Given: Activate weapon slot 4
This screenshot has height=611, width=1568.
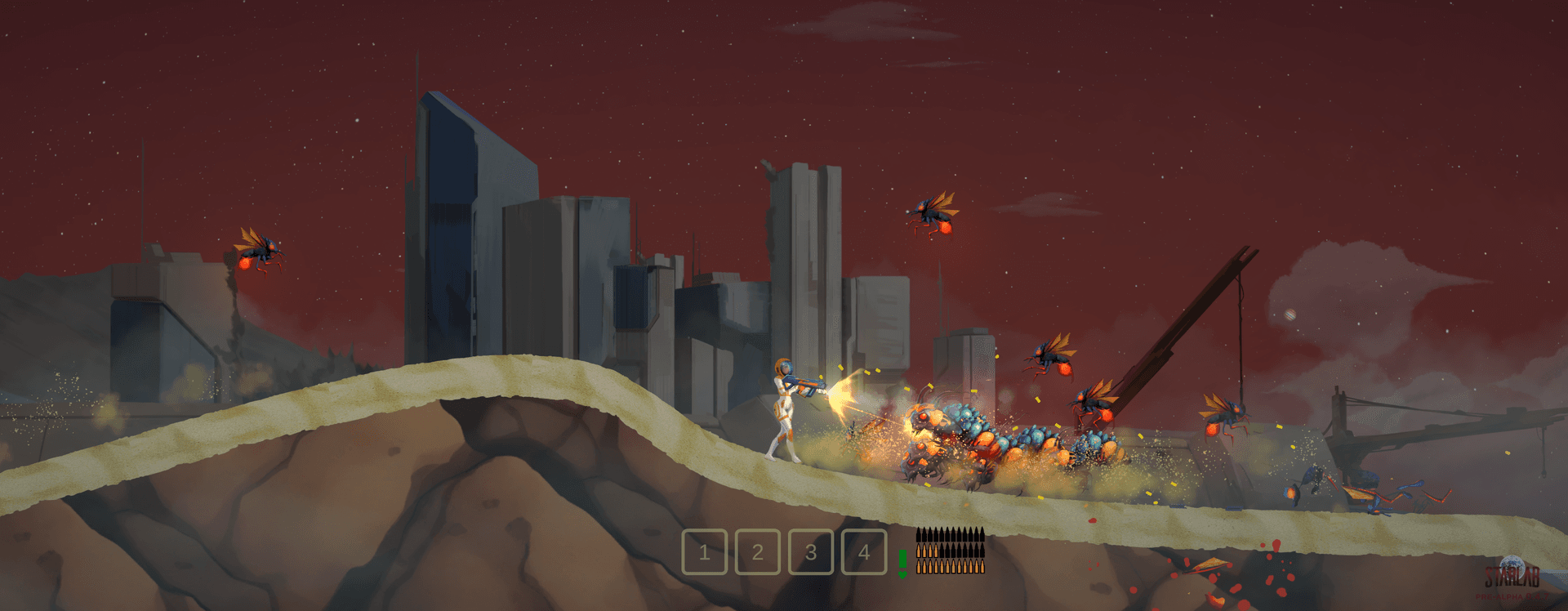Looking at the screenshot, I should 863,552.
